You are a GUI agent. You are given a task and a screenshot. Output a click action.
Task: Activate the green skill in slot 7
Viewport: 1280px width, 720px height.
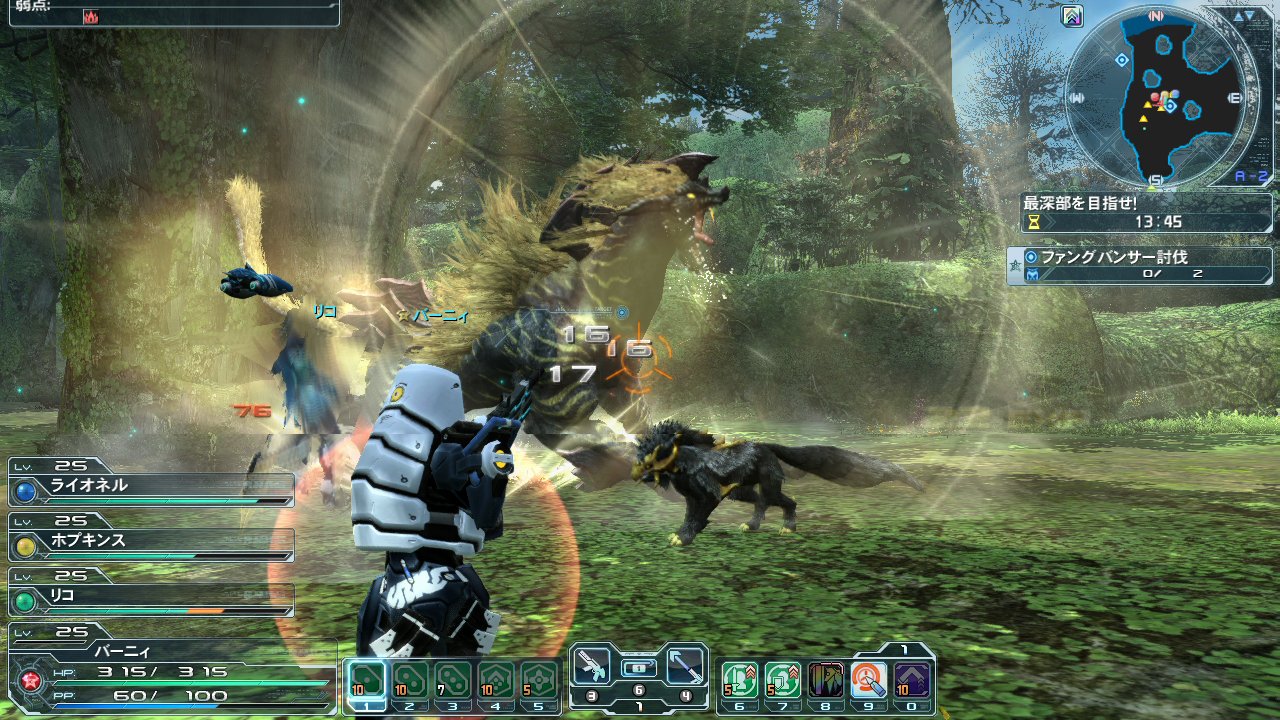click(782, 680)
